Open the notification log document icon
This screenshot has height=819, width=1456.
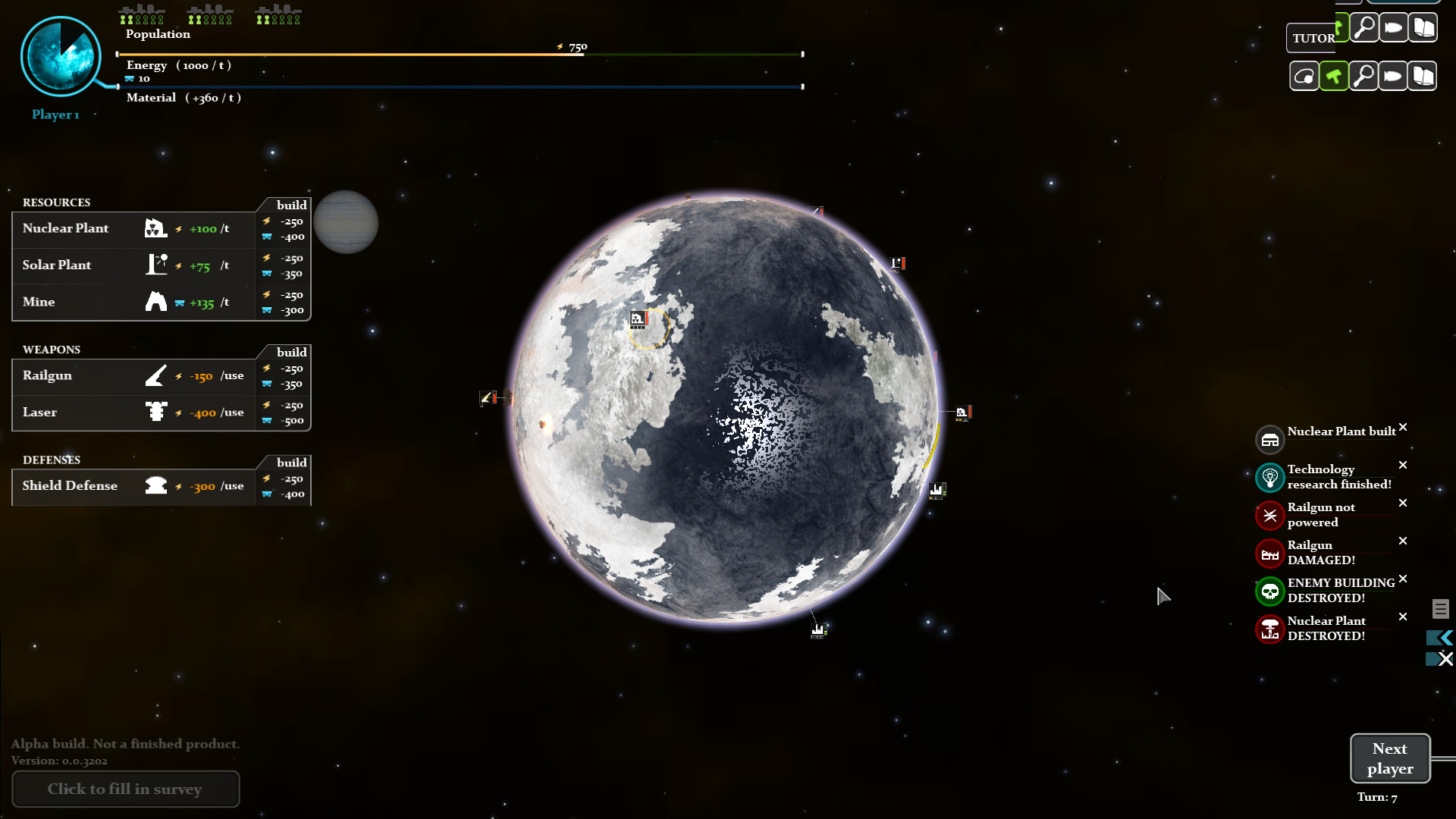click(x=1440, y=609)
